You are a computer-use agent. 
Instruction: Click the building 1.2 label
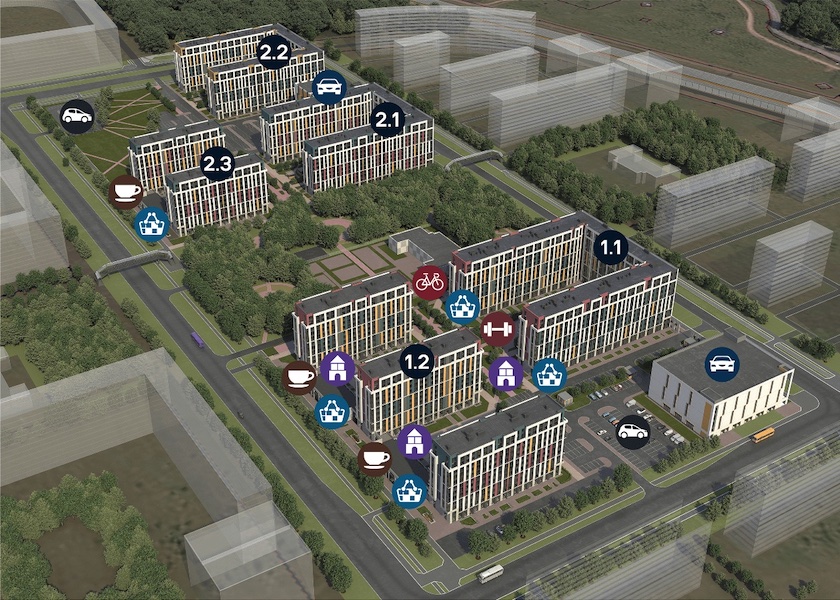417,362
